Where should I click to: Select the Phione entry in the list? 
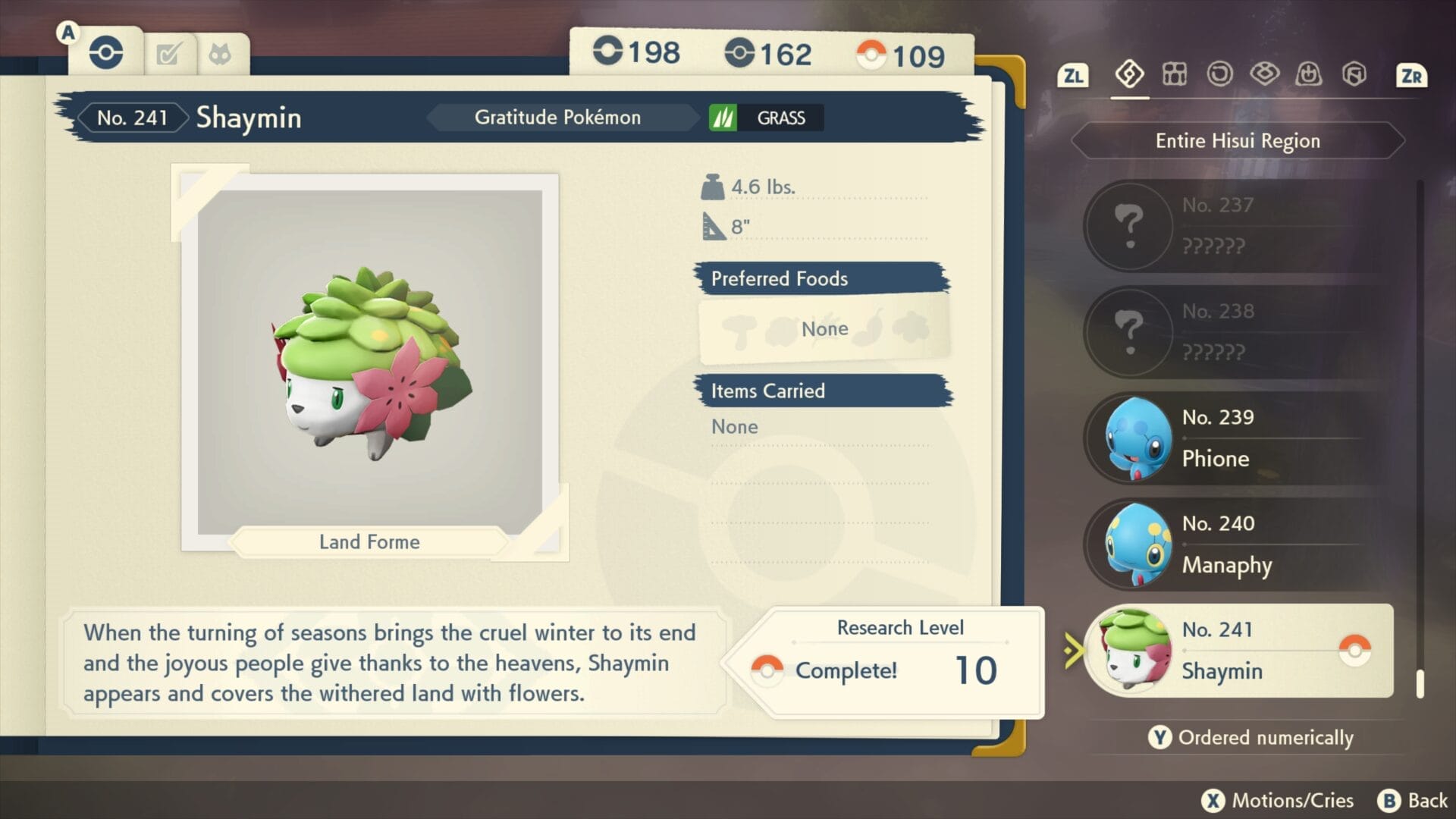point(1239,438)
